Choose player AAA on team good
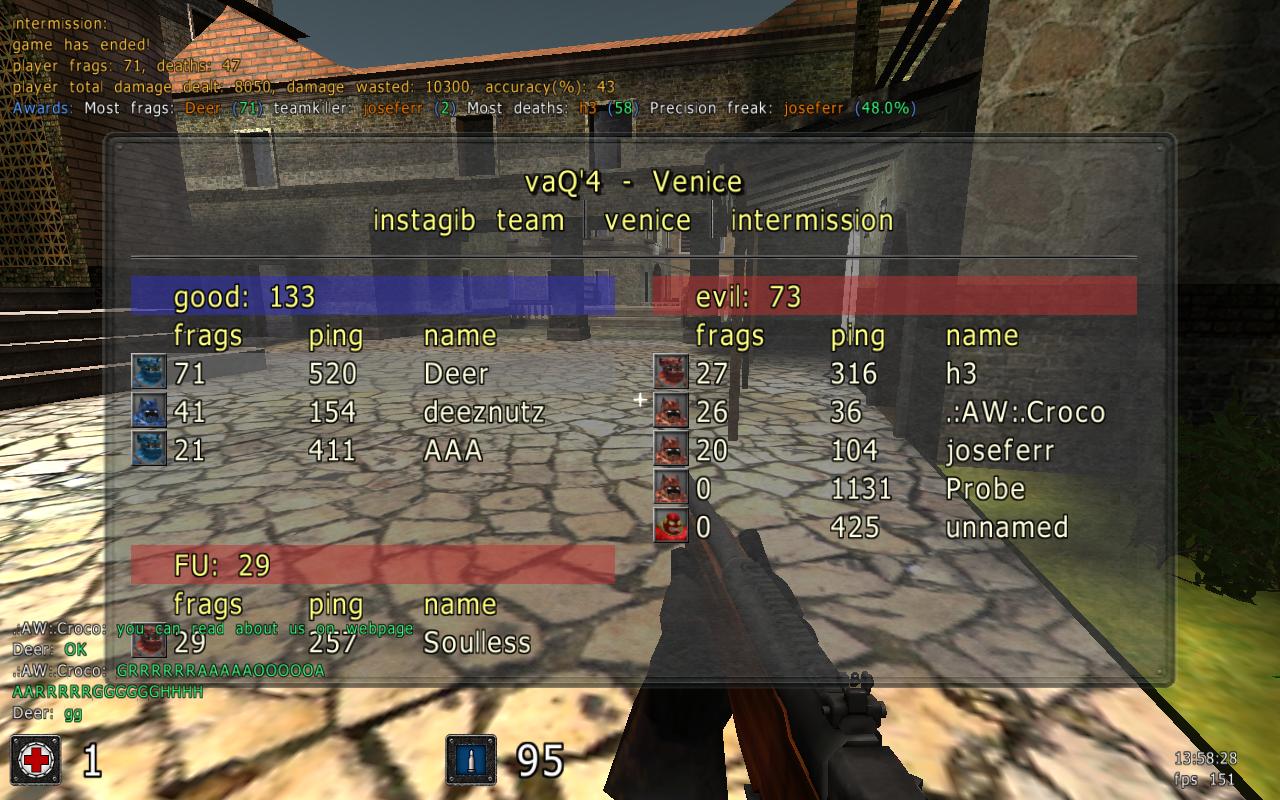The width and height of the screenshot is (1280, 800). 453,451
